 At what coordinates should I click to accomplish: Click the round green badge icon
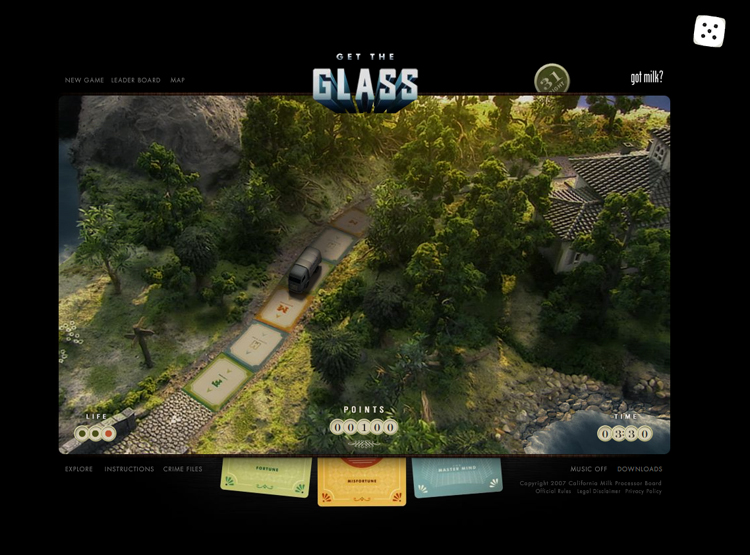point(552,79)
